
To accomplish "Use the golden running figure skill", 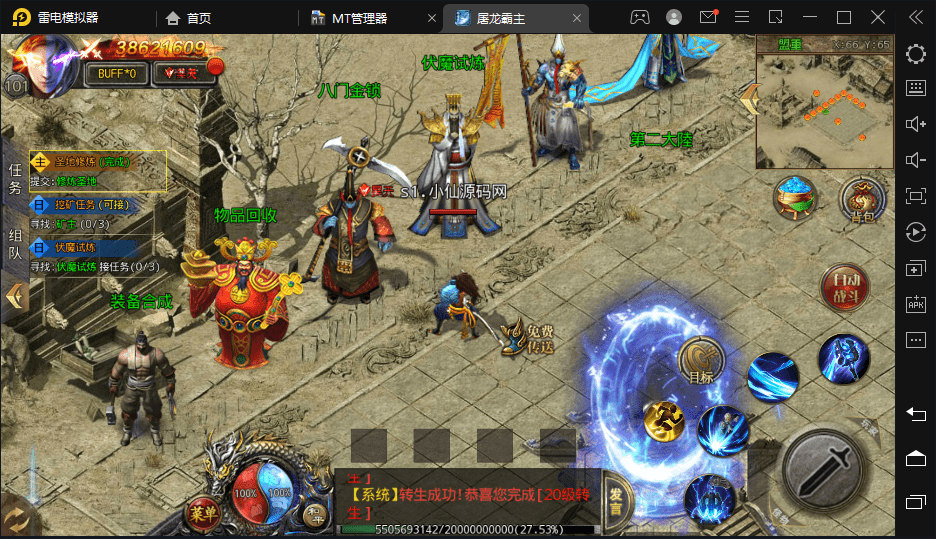I will point(663,421).
